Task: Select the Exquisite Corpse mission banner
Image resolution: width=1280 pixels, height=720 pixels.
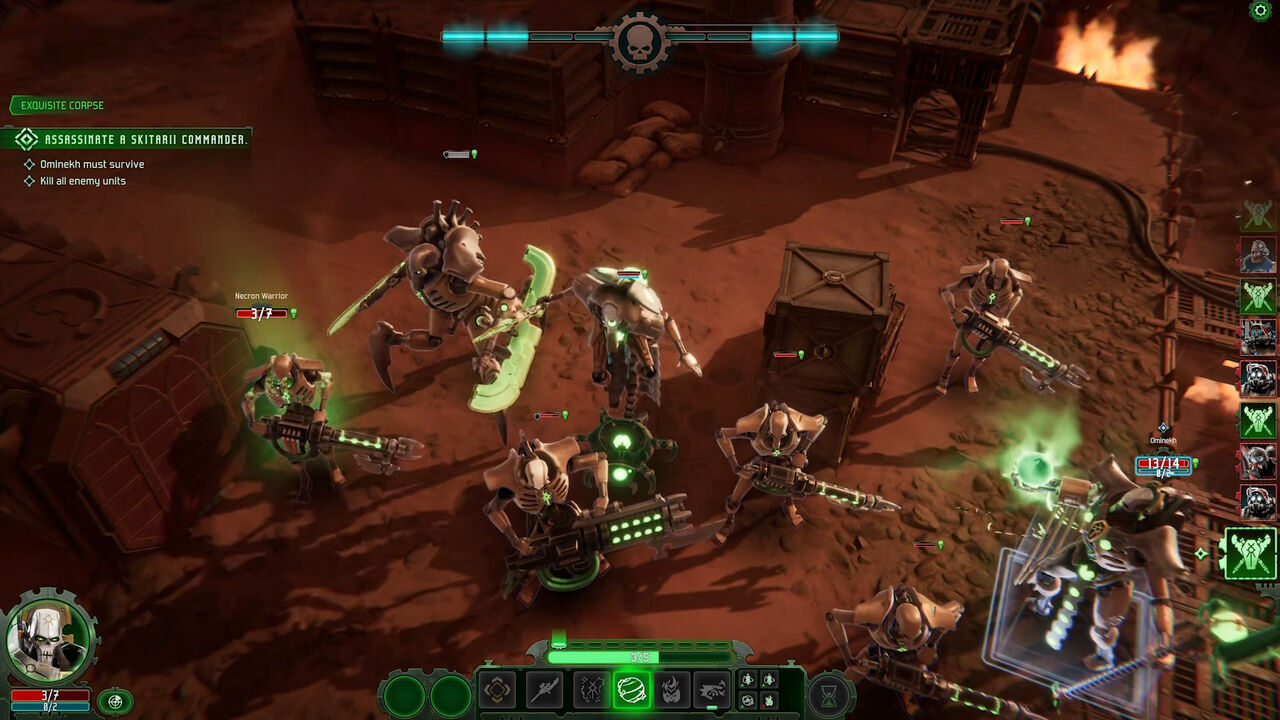Action: [x=58, y=105]
